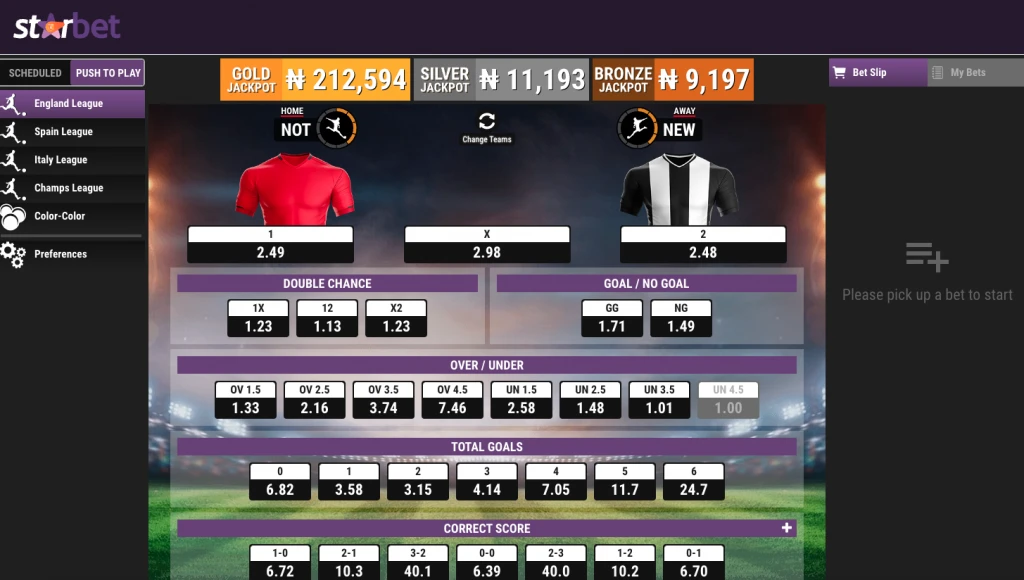Open the Italy League menu entry
Screen dimensions: 1024x580
pos(60,160)
